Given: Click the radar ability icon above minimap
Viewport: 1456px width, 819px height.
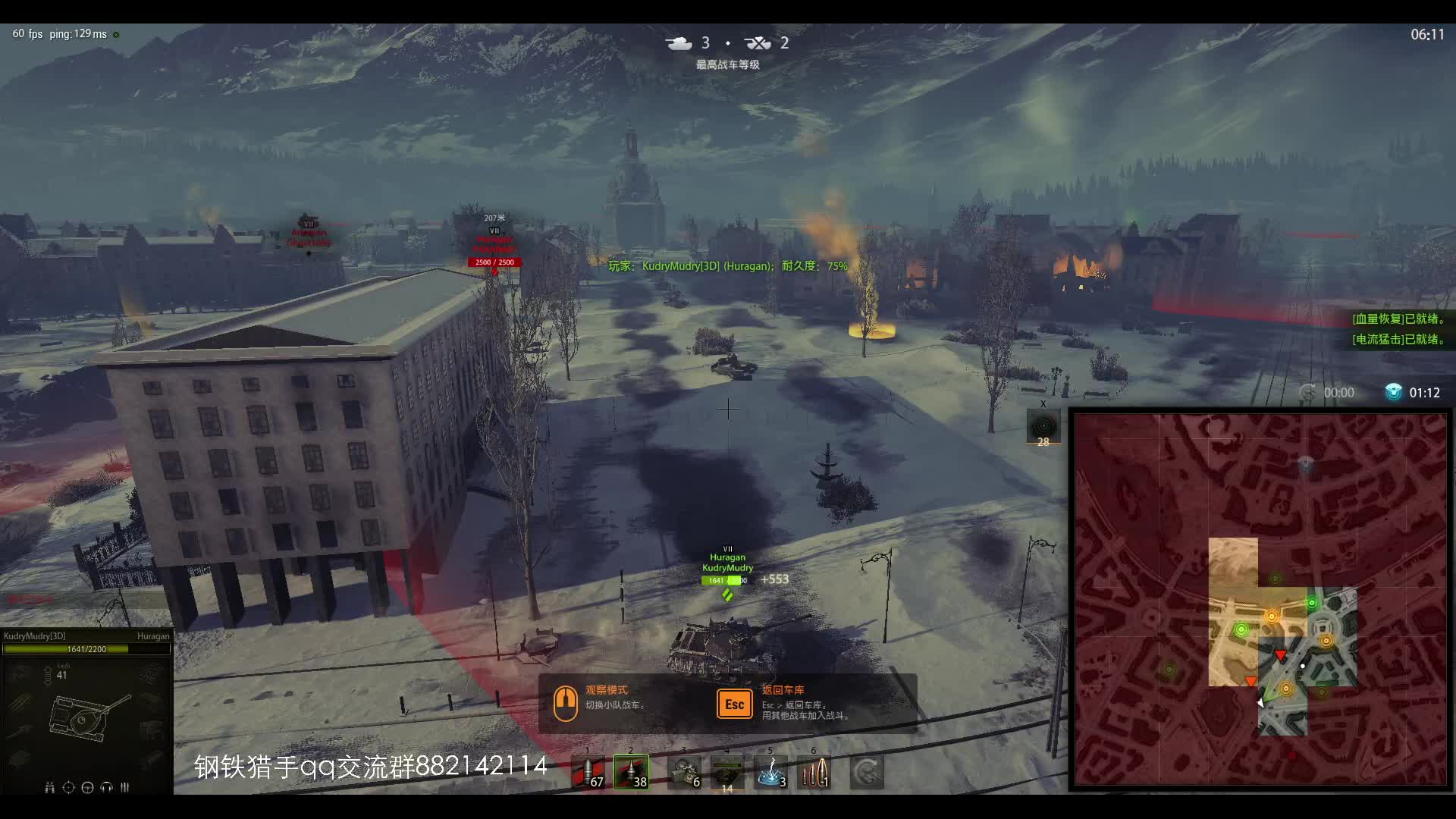Looking at the screenshot, I should [1043, 426].
